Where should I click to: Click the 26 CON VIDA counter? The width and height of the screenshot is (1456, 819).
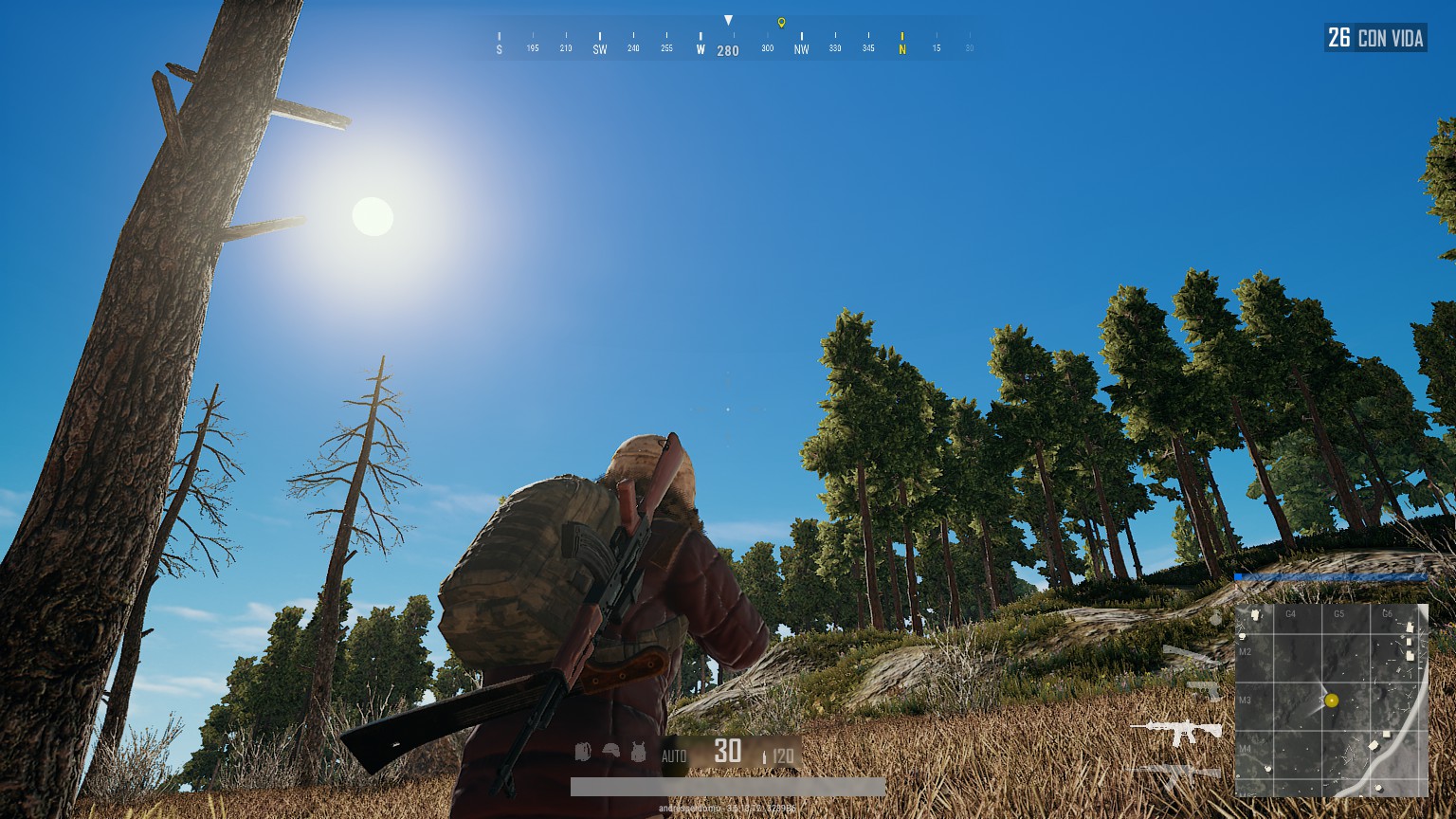pos(1375,38)
